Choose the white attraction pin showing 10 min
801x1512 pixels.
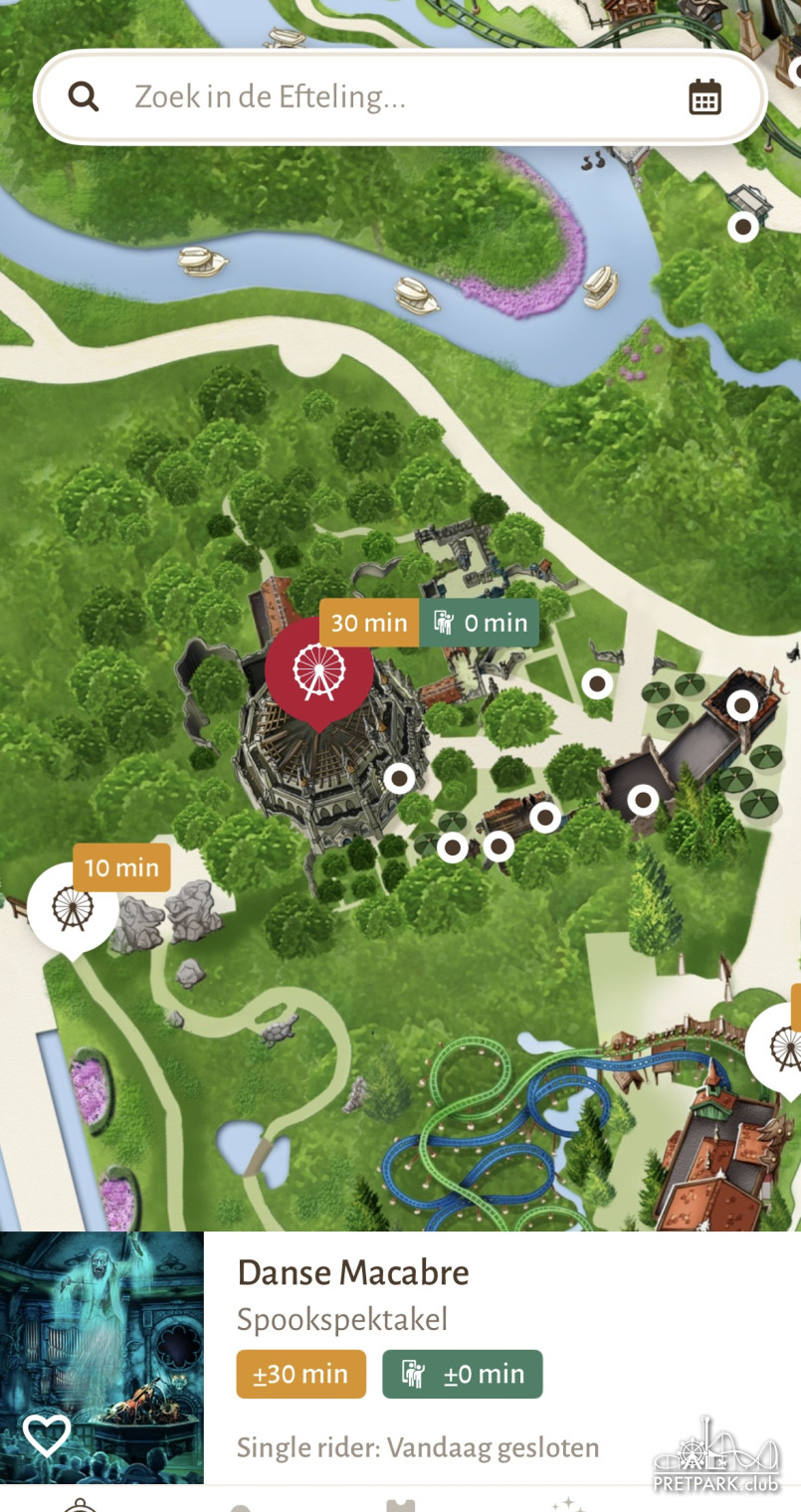click(72, 907)
